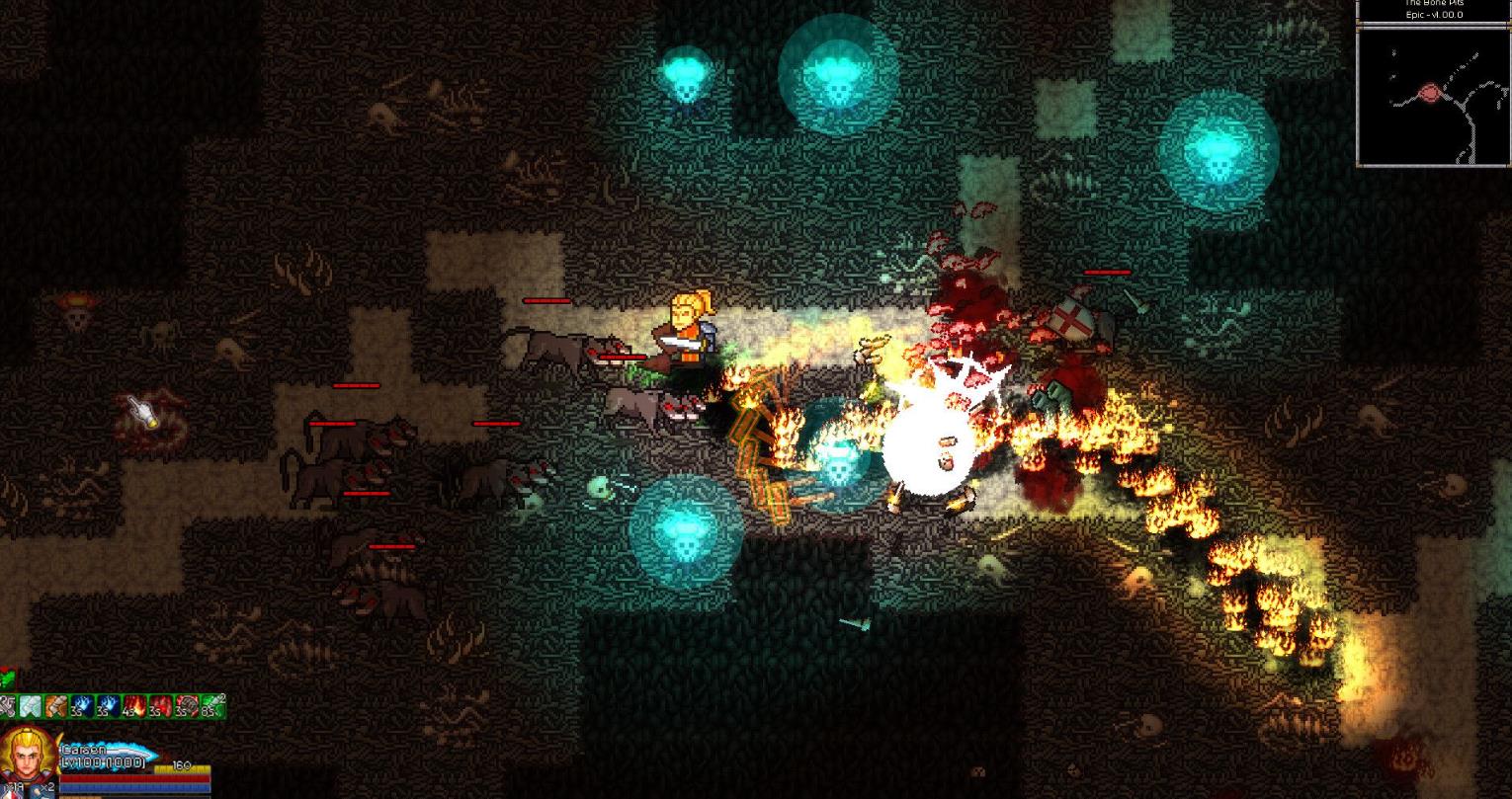Click the gold counter showing 160
1512x799 pixels.
pyautogui.click(x=182, y=763)
